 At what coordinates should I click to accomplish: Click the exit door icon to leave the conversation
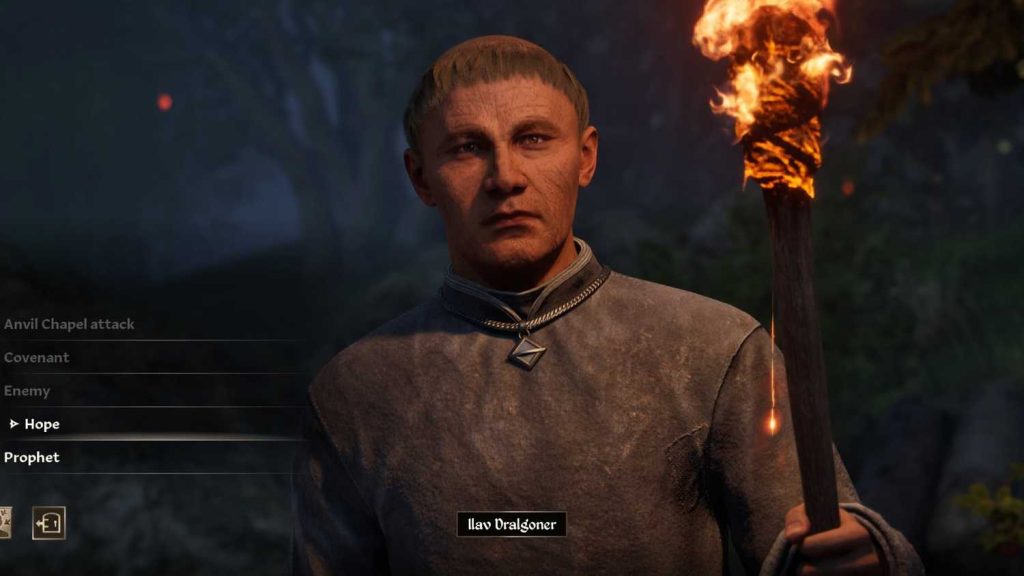click(x=49, y=523)
